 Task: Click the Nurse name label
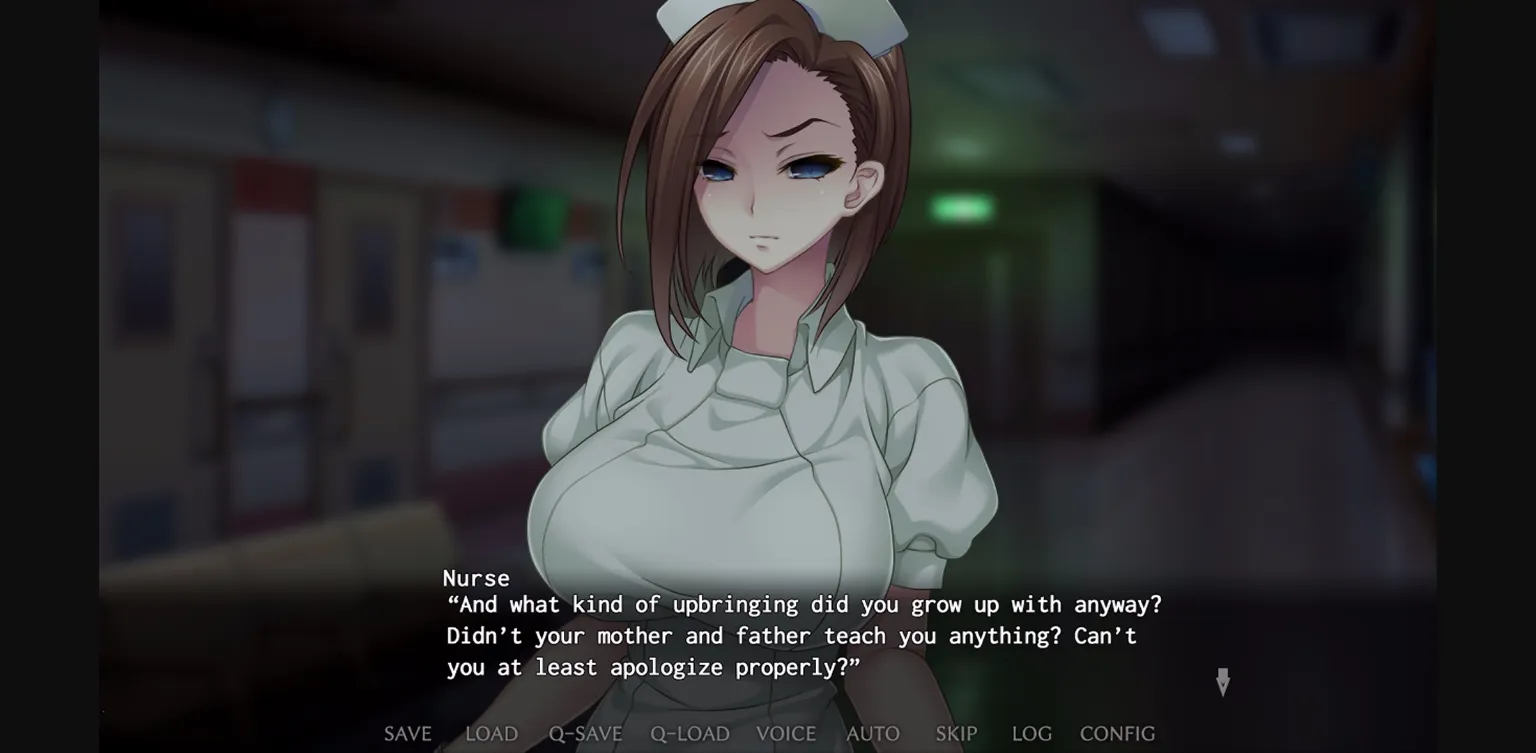[x=477, y=578]
